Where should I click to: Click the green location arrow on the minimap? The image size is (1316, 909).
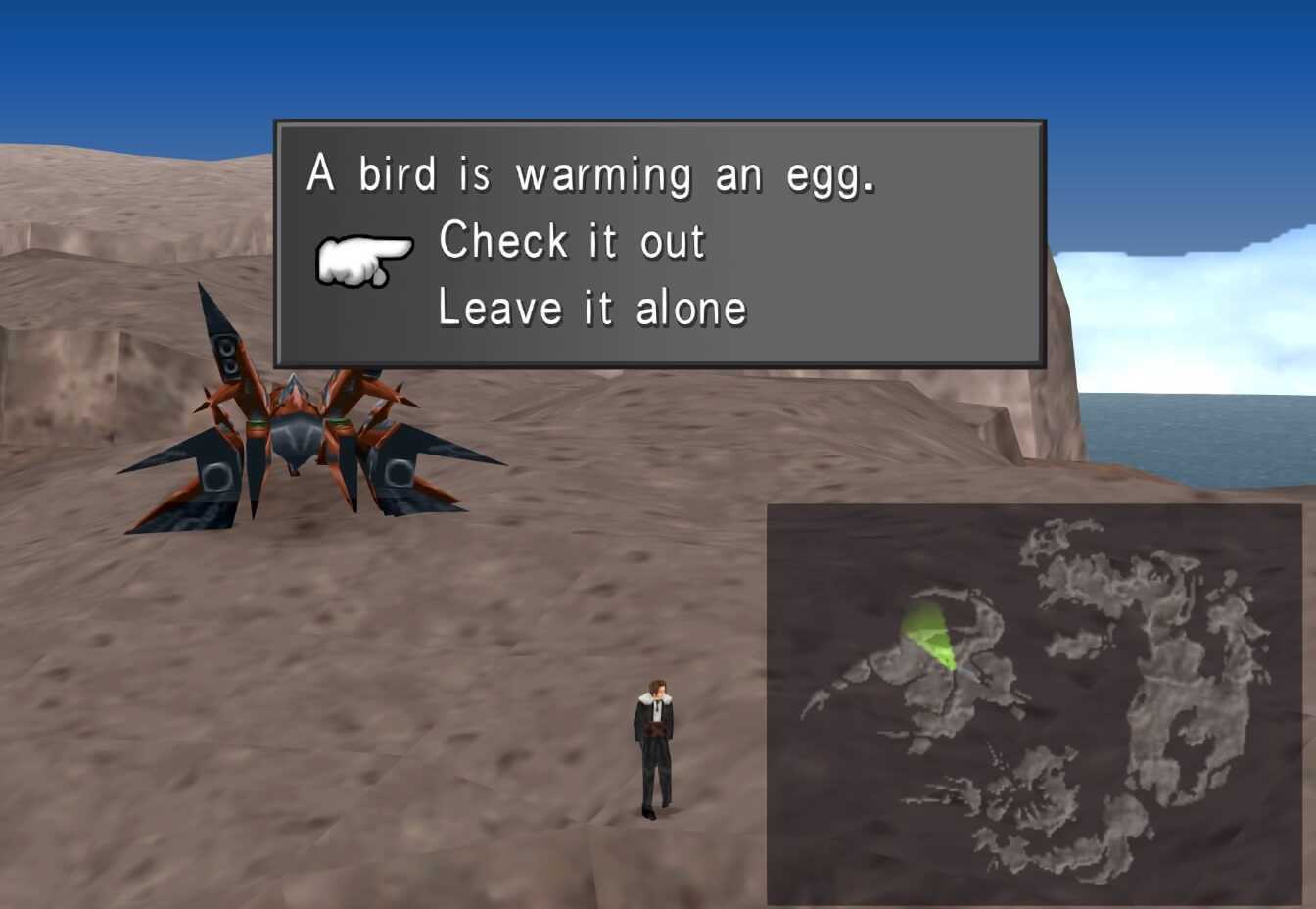pos(928,637)
